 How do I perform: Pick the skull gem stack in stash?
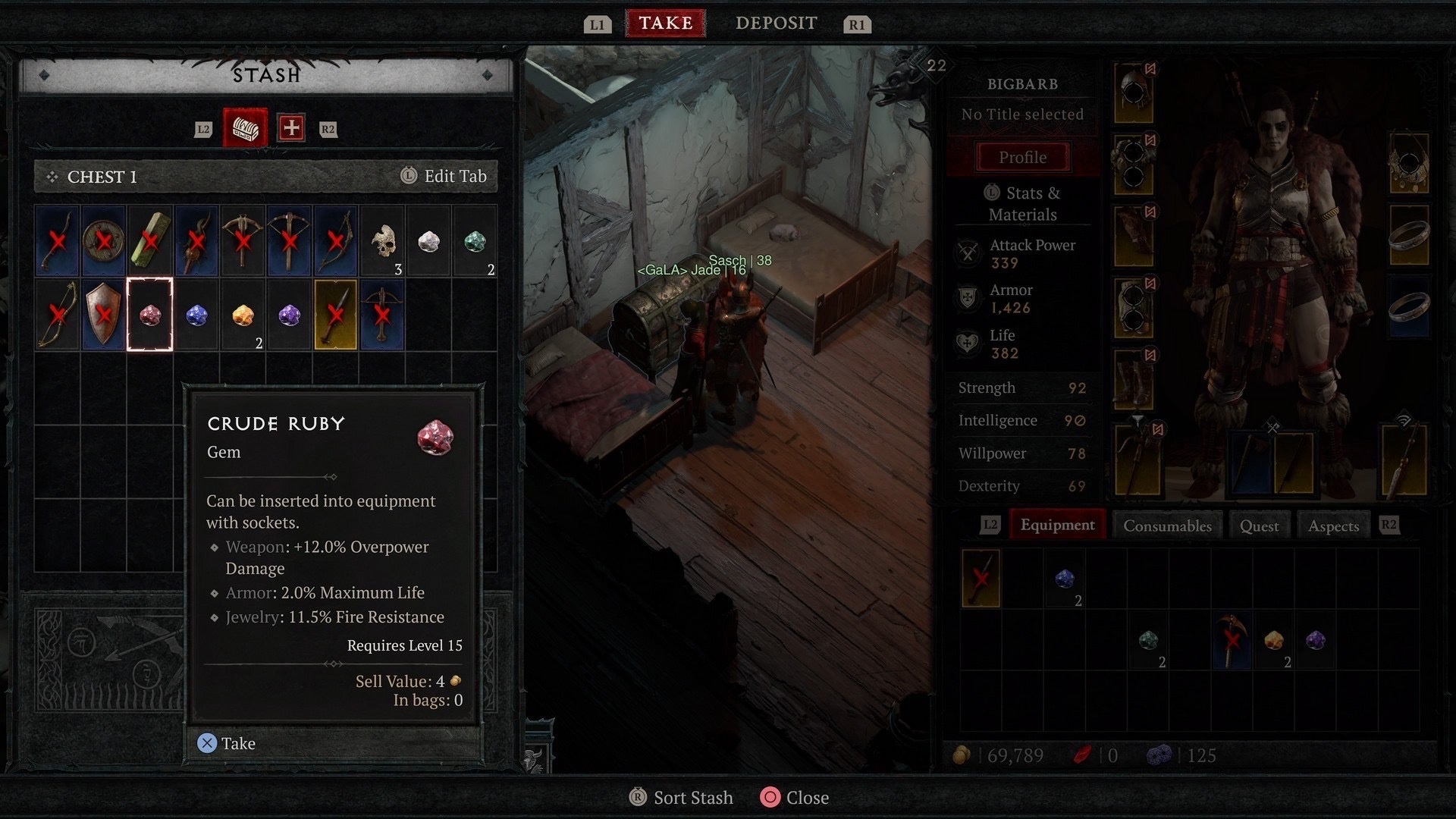383,243
